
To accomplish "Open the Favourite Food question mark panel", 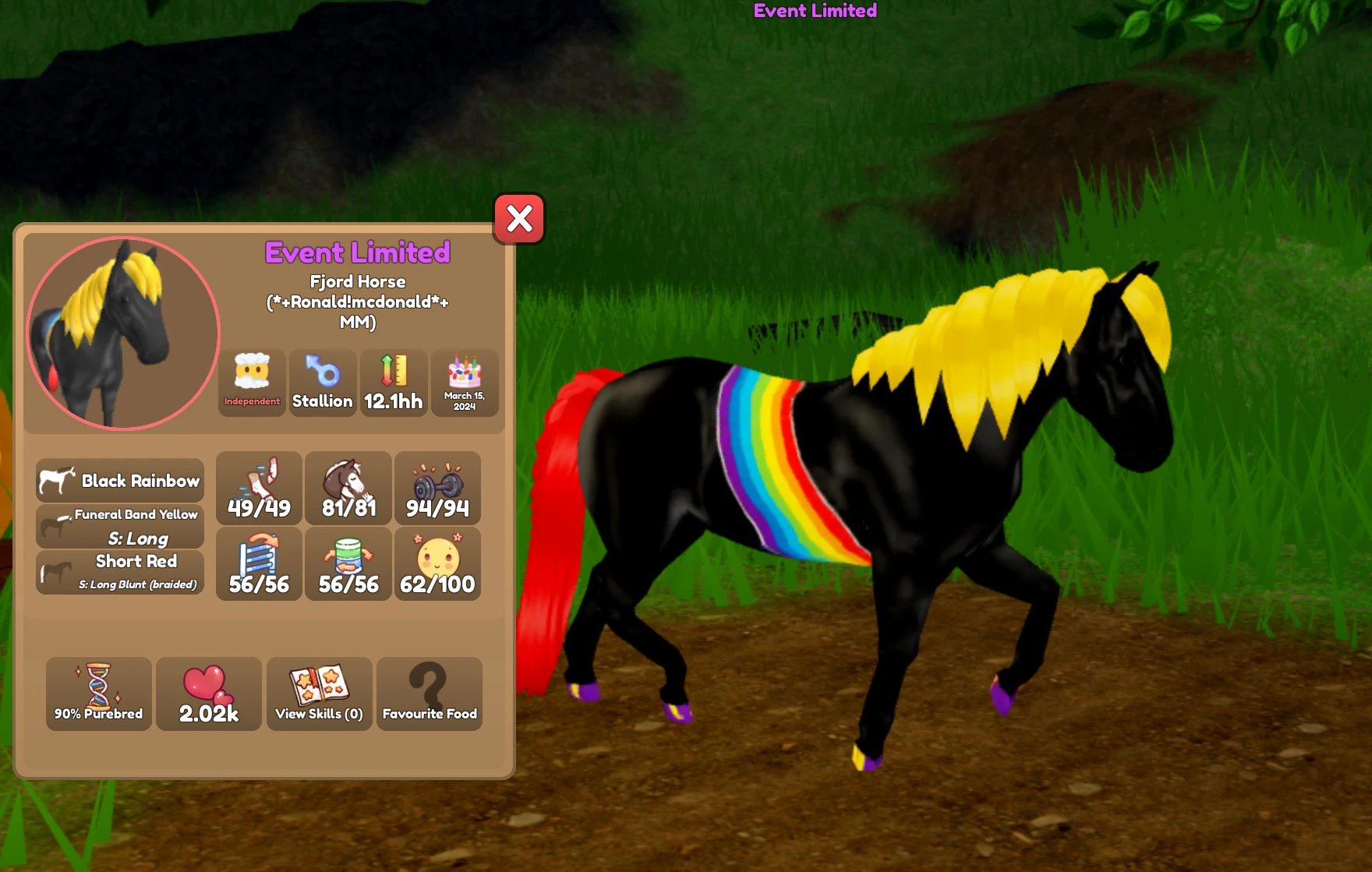I will [429, 694].
